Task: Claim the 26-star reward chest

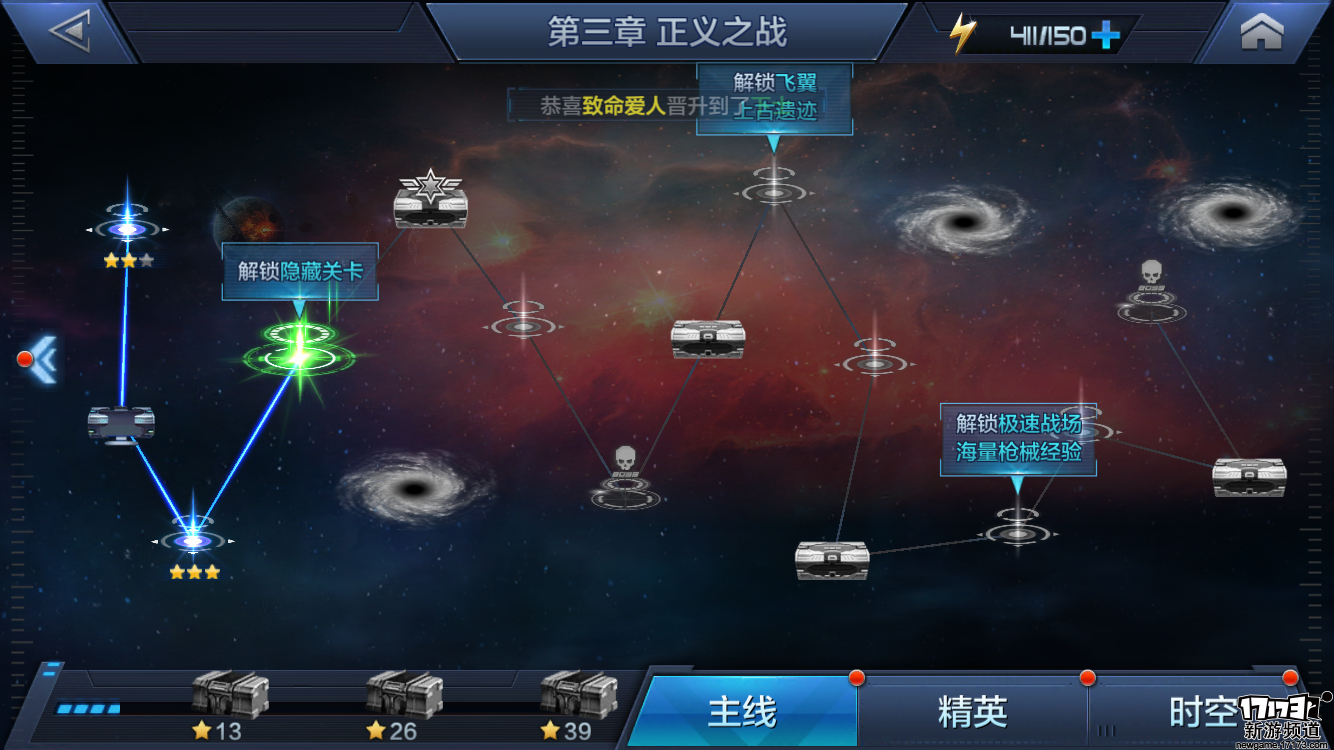Action: (x=403, y=694)
